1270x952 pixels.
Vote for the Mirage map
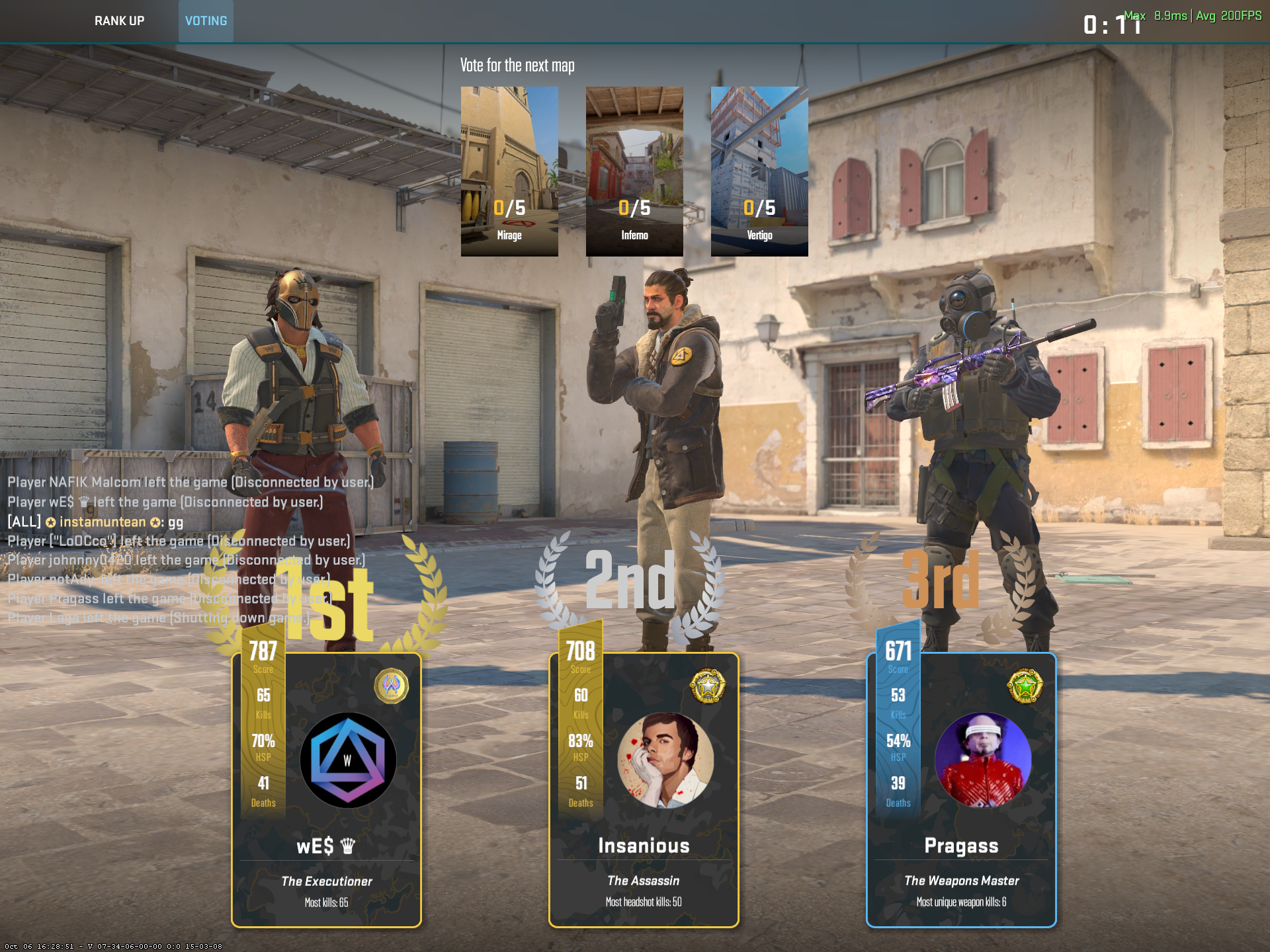(509, 171)
